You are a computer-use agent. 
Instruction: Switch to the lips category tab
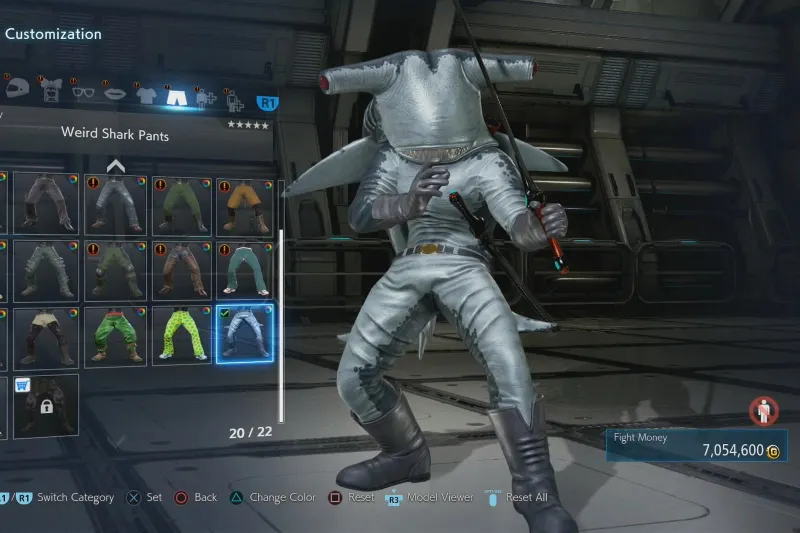[x=114, y=94]
